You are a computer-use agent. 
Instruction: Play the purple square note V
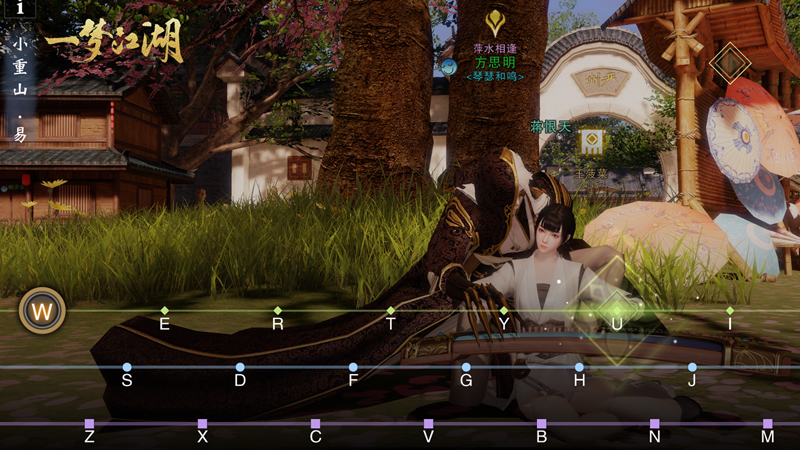click(x=428, y=424)
